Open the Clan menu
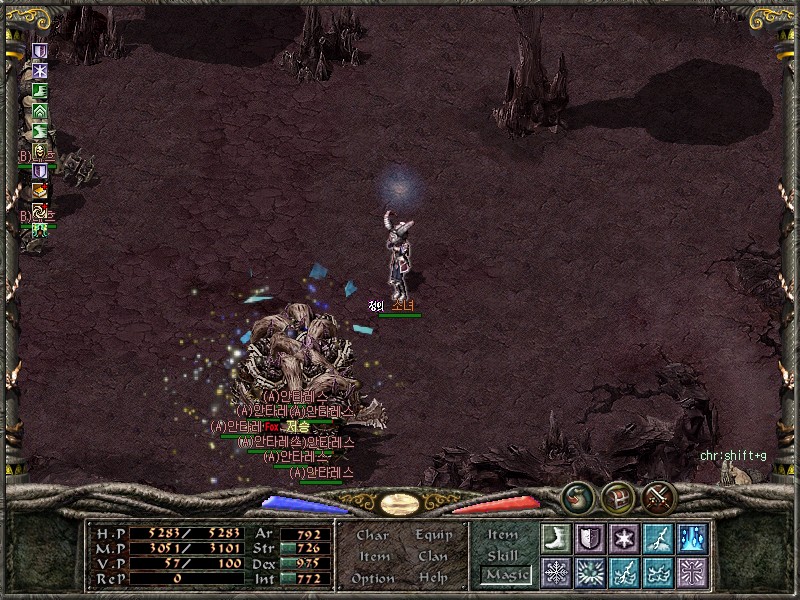Image resolution: width=800 pixels, height=600 pixels. click(433, 556)
